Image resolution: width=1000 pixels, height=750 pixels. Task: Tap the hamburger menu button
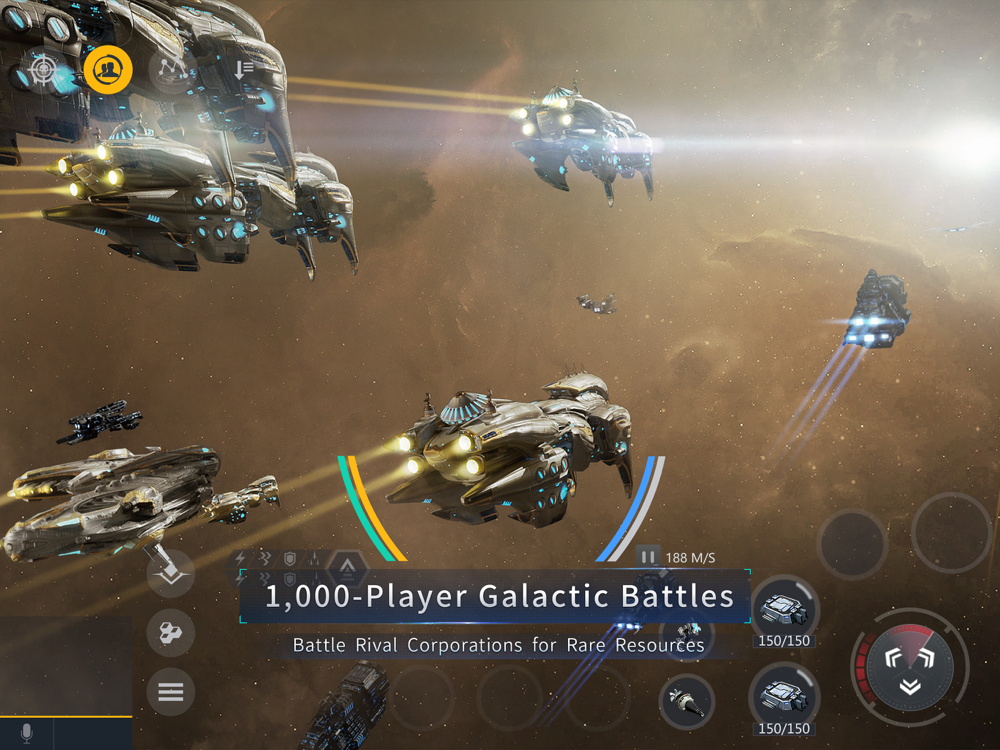[170, 691]
